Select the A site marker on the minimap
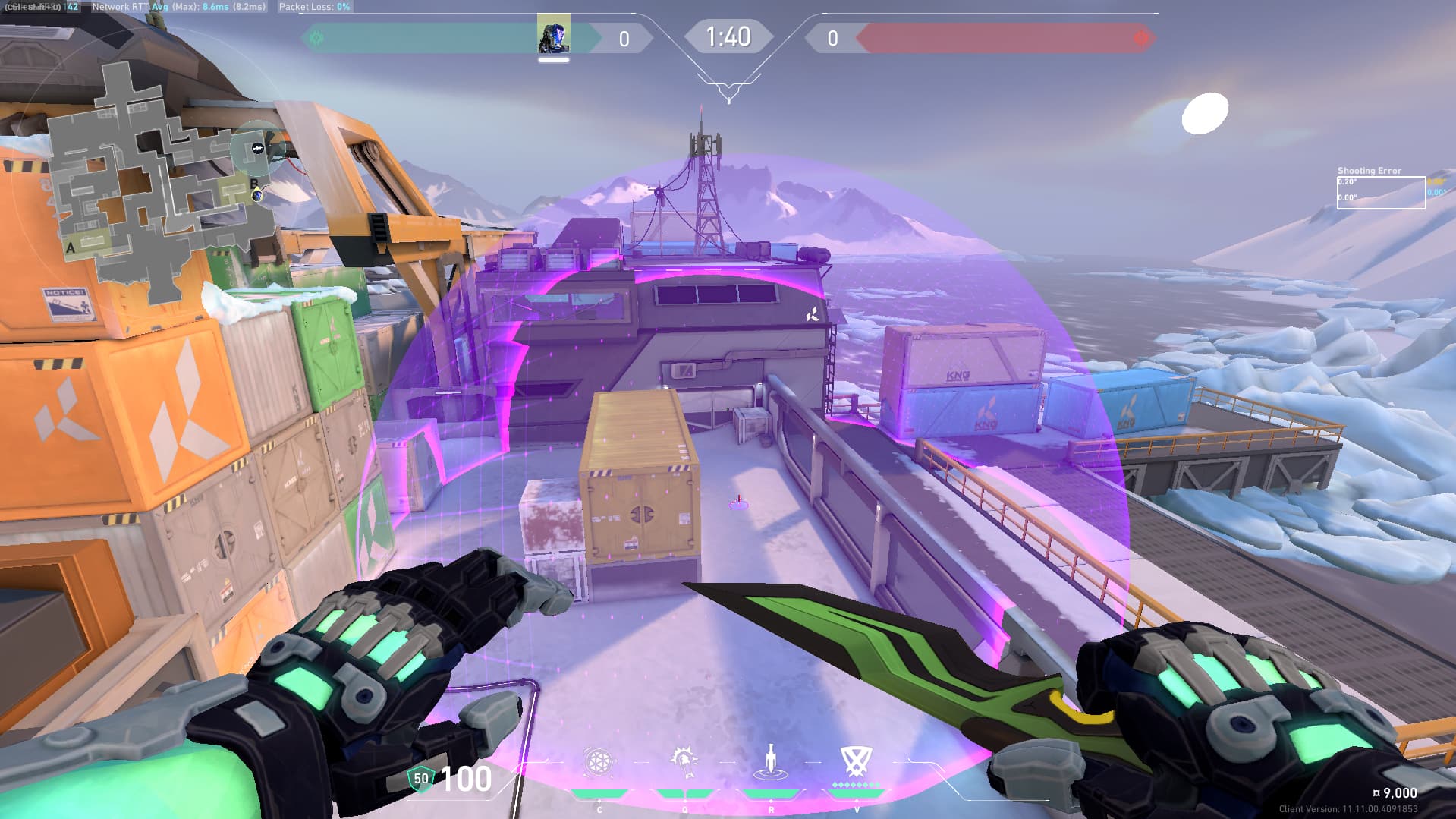 click(71, 247)
